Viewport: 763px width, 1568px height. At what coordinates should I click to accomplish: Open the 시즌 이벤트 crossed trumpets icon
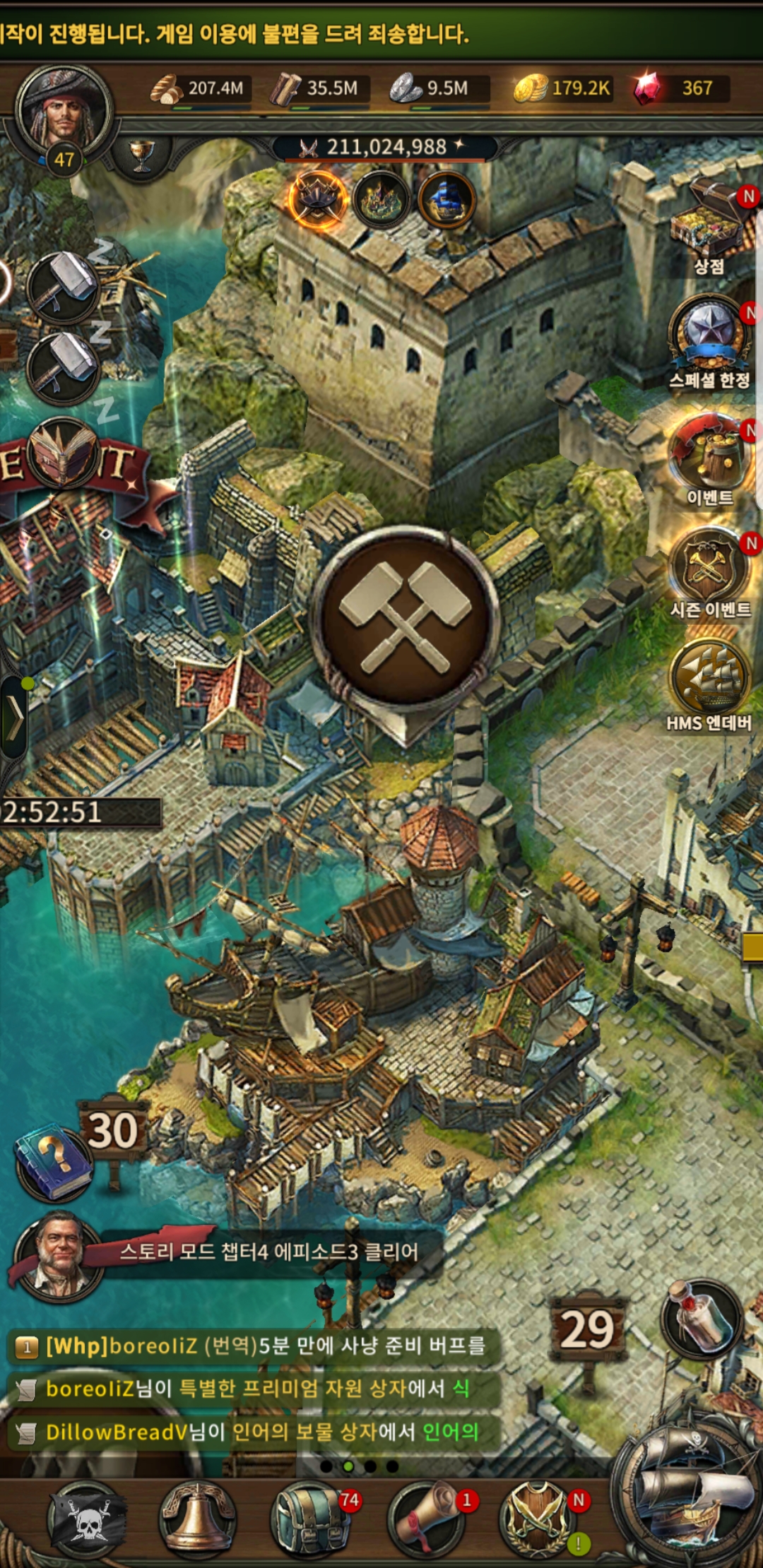tap(709, 569)
